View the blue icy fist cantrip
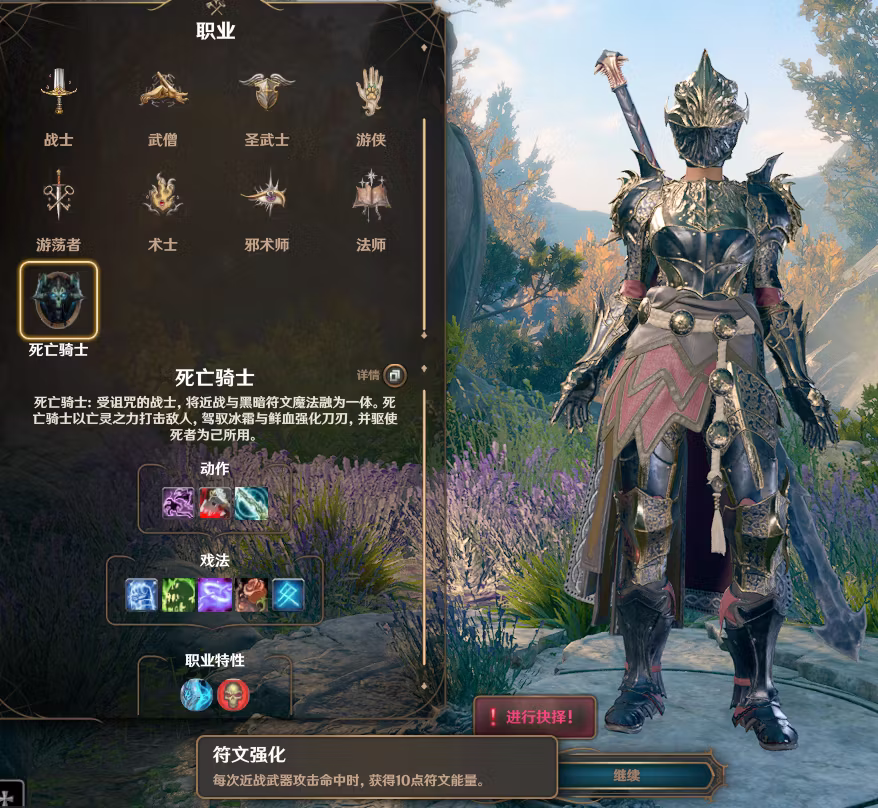Screen dimensions: 878x808 142,595
